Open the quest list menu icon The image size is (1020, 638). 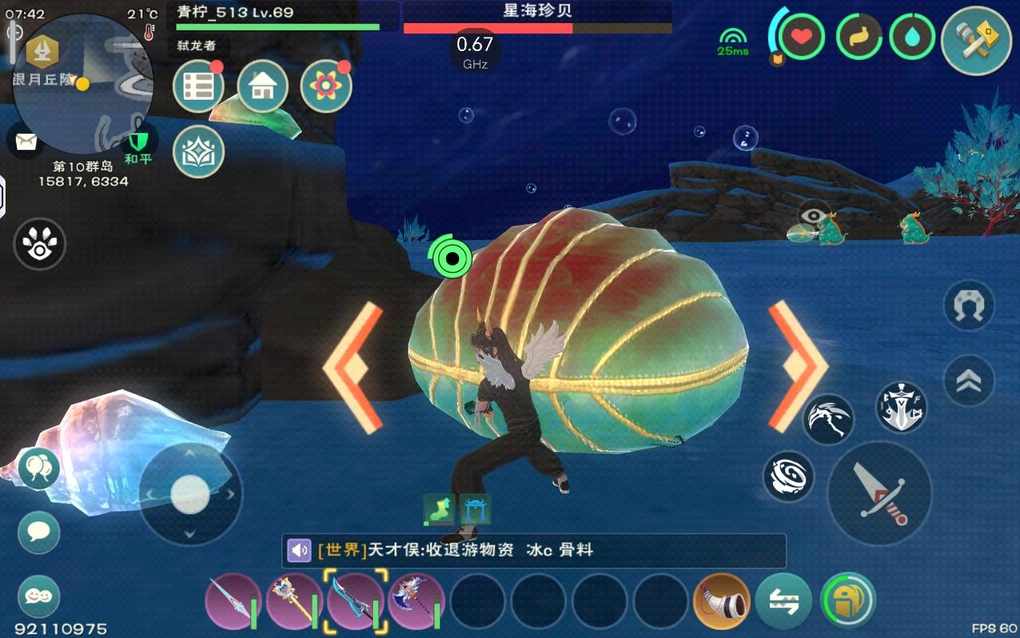point(198,87)
